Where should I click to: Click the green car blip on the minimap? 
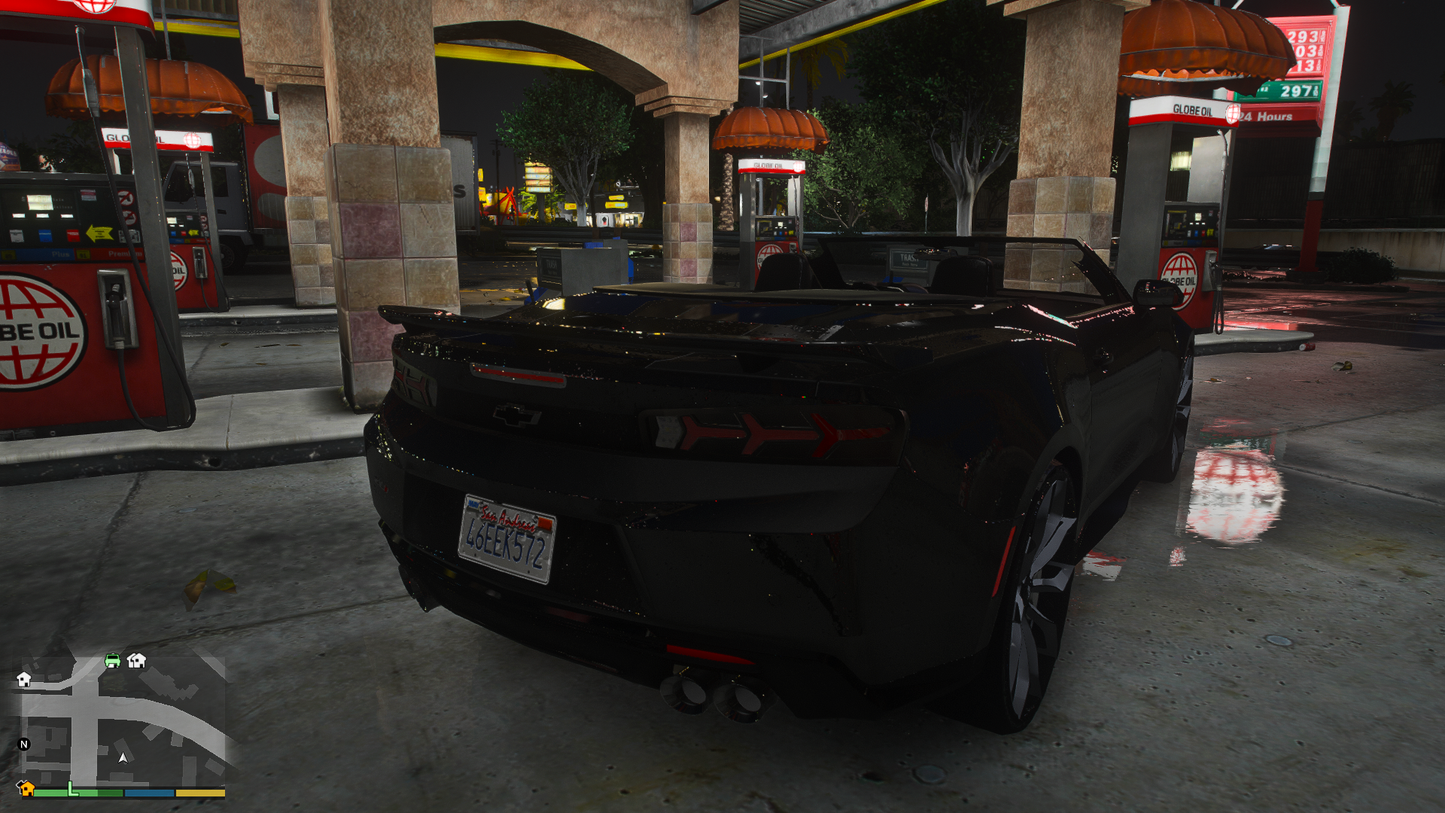[x=112, y=660]
